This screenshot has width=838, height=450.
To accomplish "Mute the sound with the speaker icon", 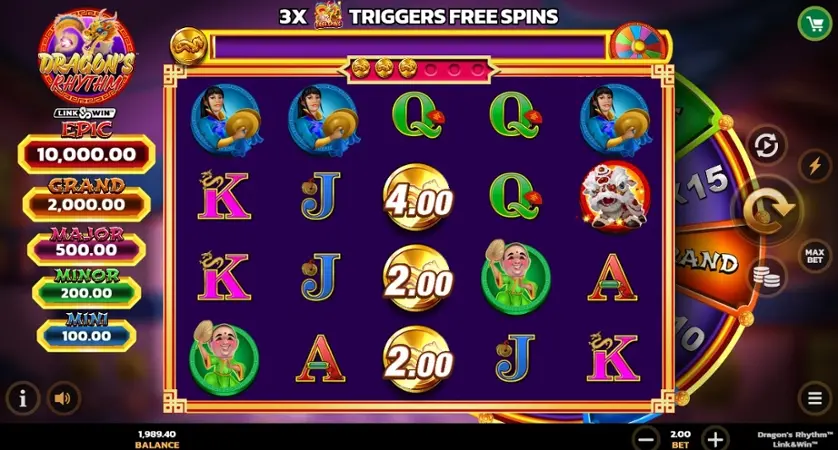I will coord(64,398).
